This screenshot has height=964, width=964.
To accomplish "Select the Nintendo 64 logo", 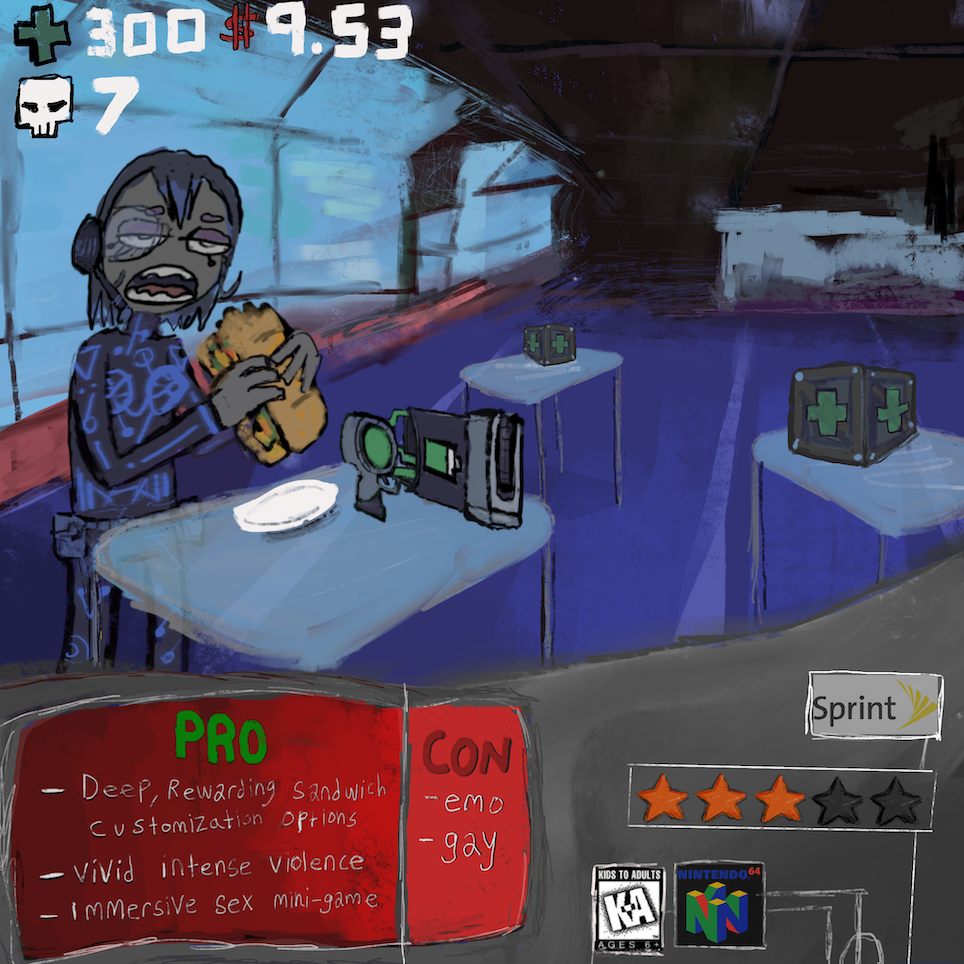I will pos(720,905).
